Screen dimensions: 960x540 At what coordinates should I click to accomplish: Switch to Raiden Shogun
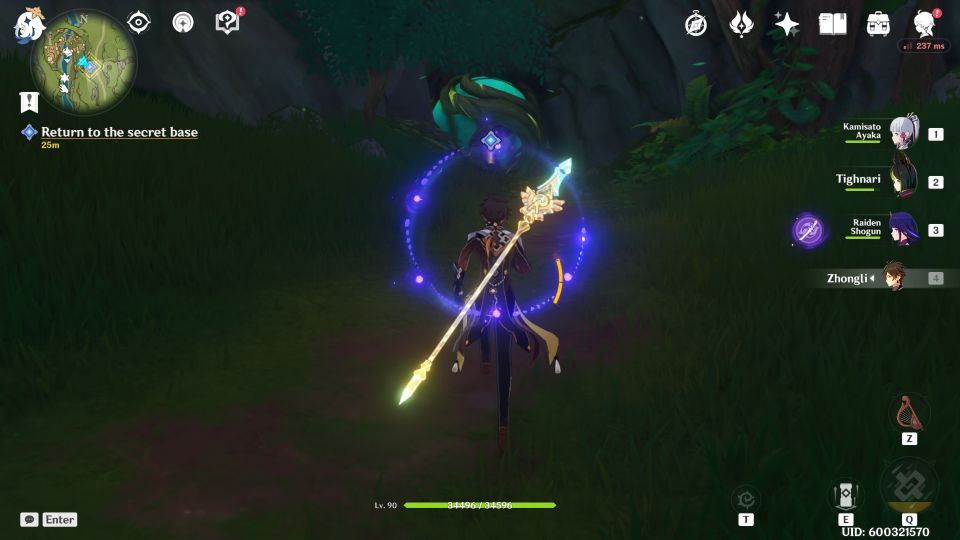coord(903,229)
